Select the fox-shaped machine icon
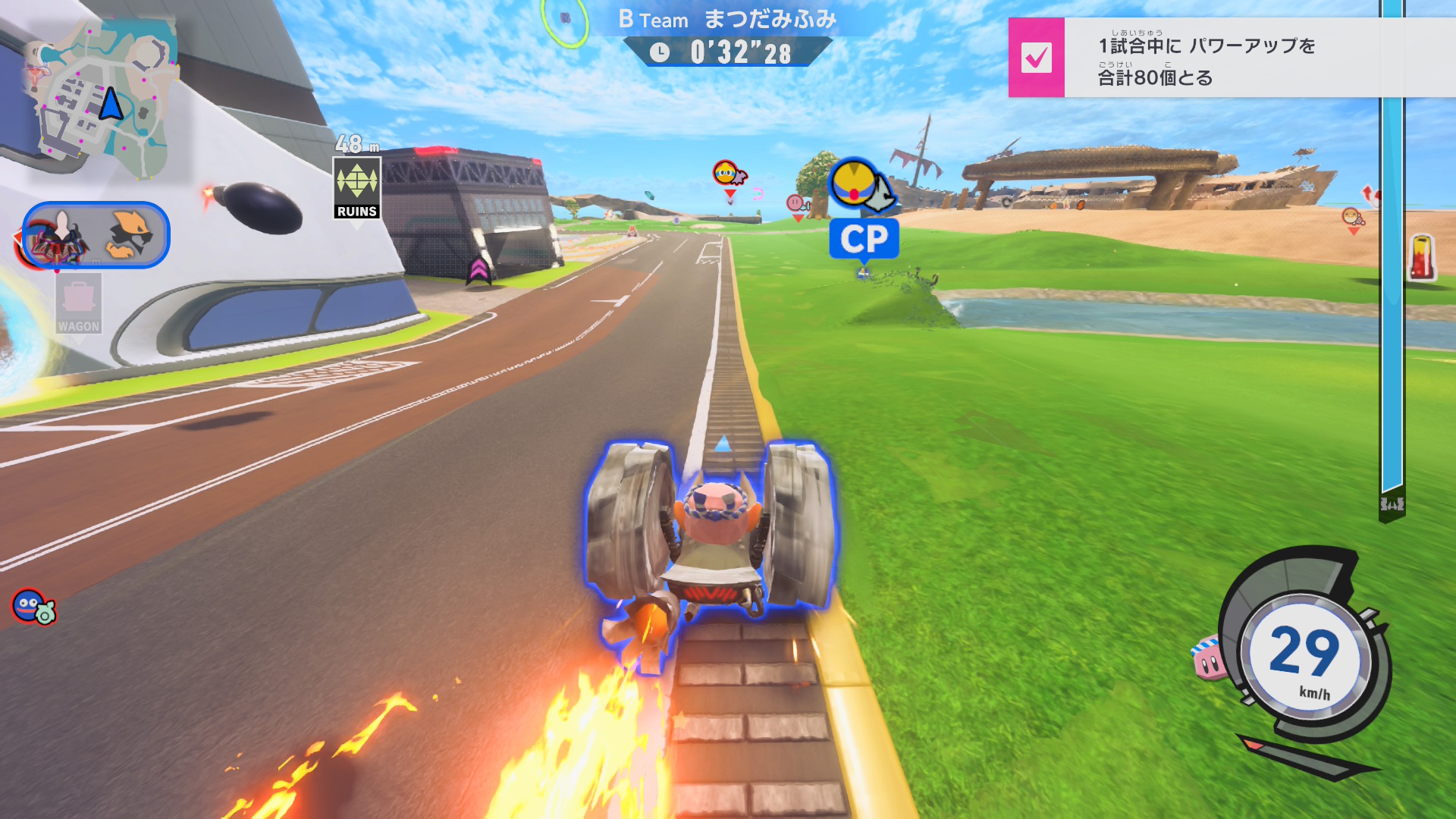Screen dimensions: 1456x819 [x=130, y=235]
